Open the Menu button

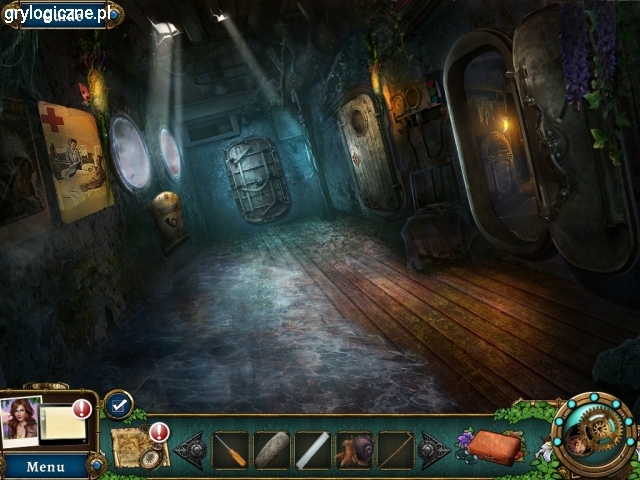coord(45,466)
